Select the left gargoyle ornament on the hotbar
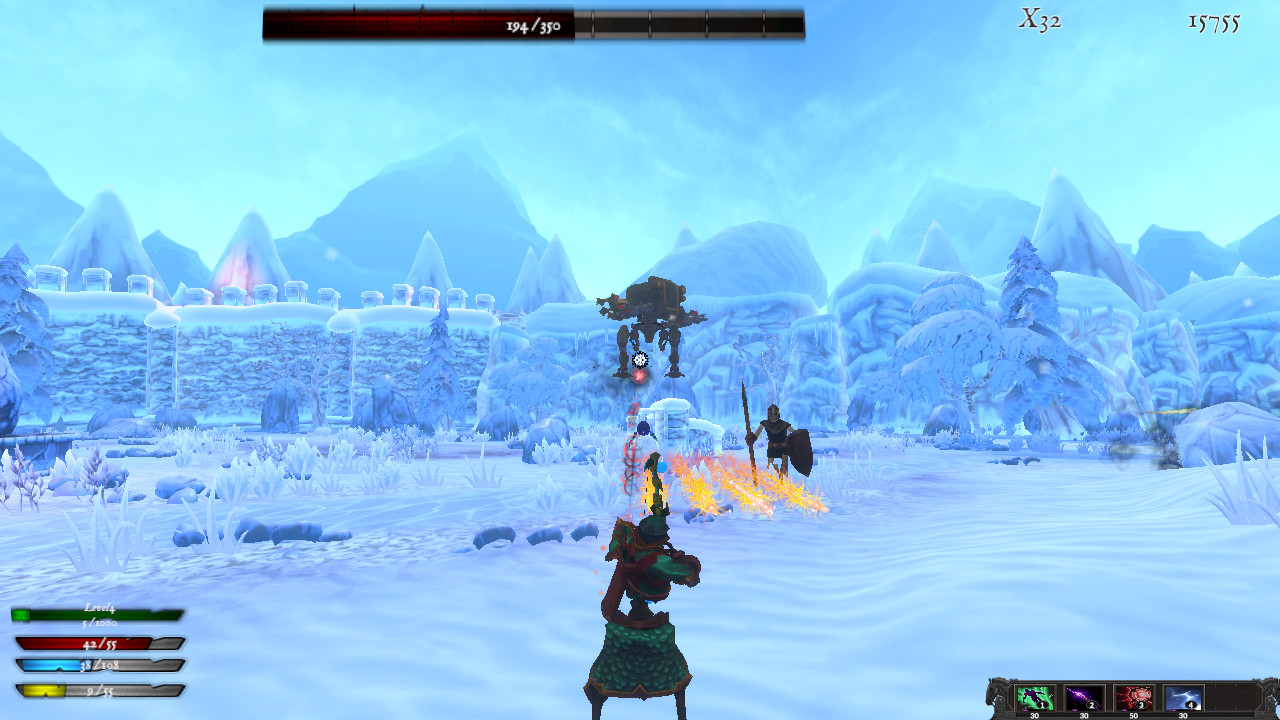This screenshot has width=1280, height=720. [994, 695]
